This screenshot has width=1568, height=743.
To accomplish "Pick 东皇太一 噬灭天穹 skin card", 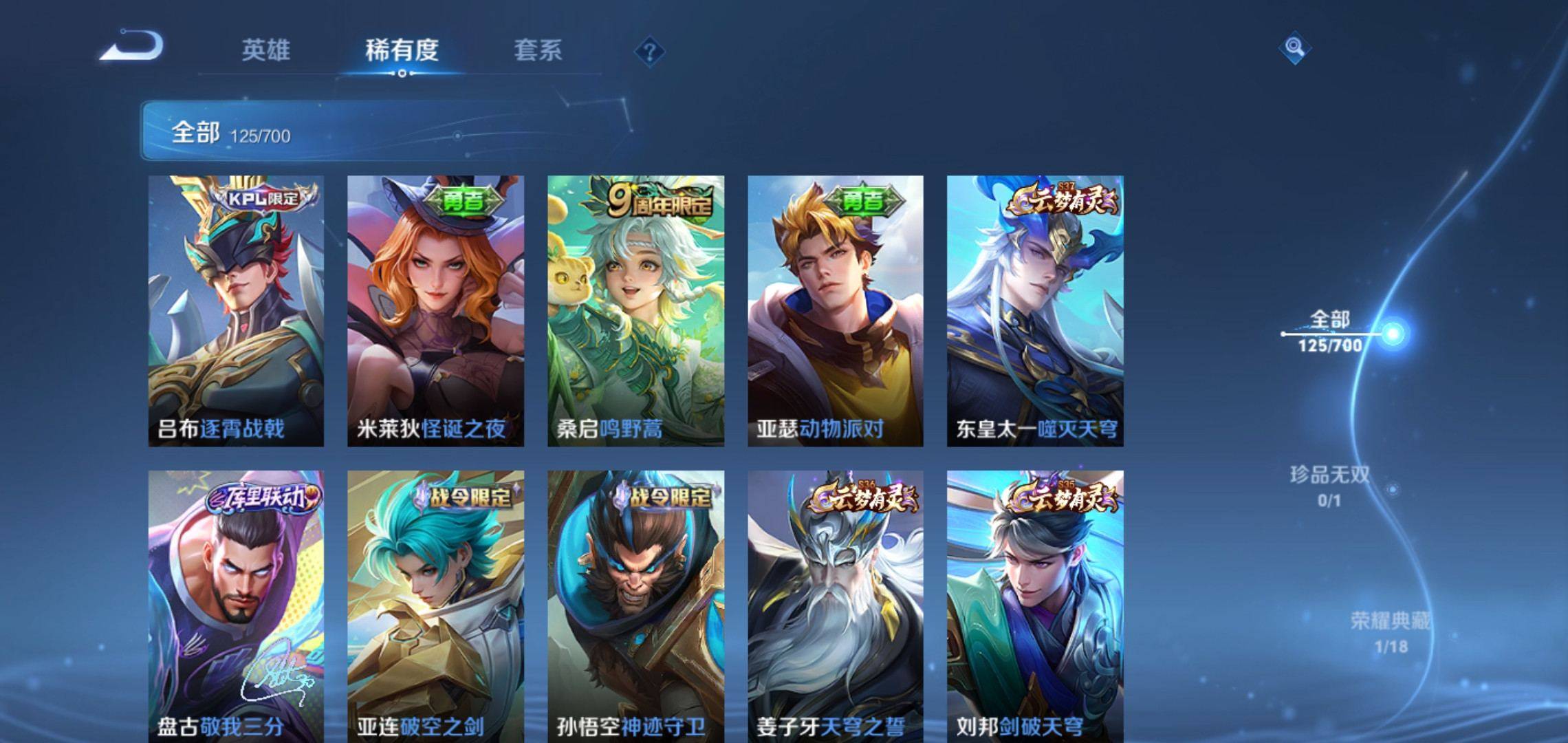I will [x=1035, y=311].
